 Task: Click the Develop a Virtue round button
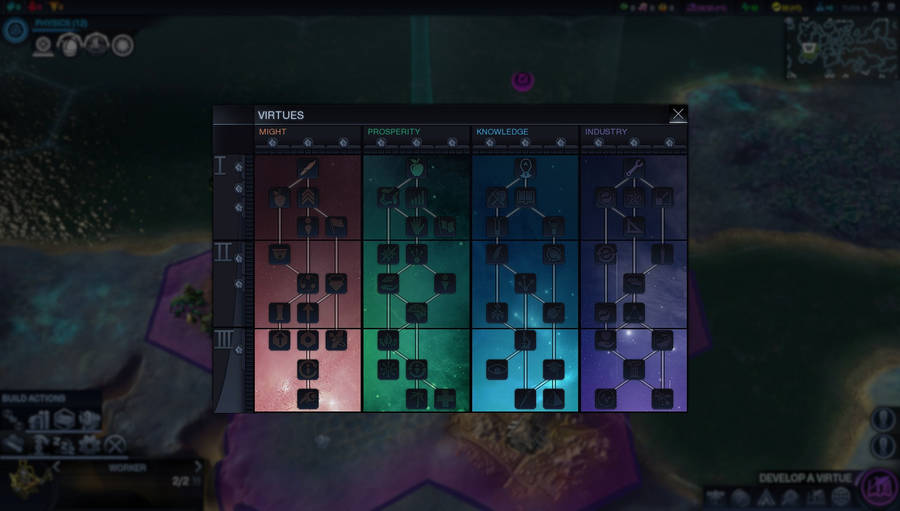[x=878, y=487]
